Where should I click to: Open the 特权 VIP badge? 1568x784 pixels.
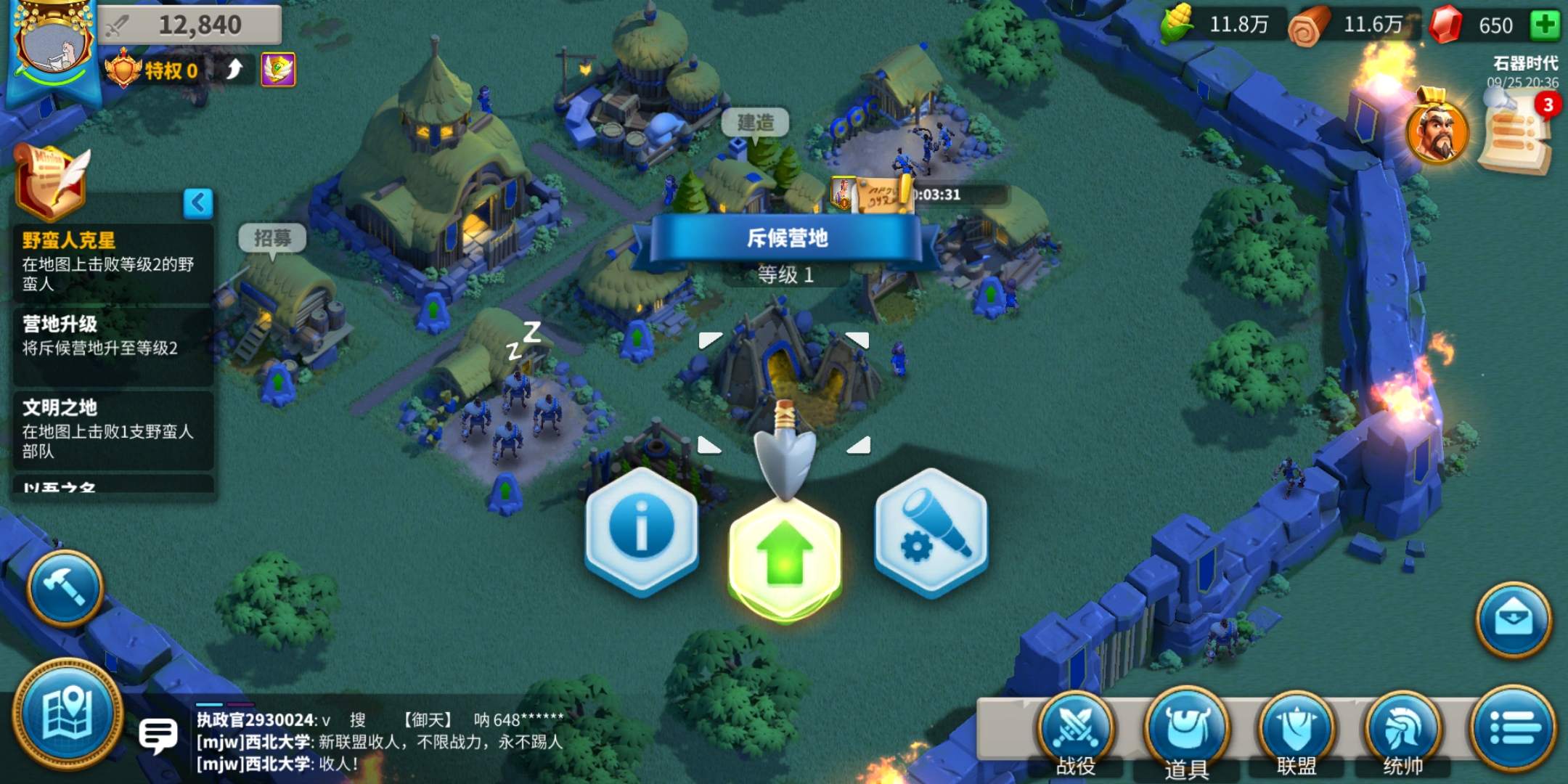point(154,70)
